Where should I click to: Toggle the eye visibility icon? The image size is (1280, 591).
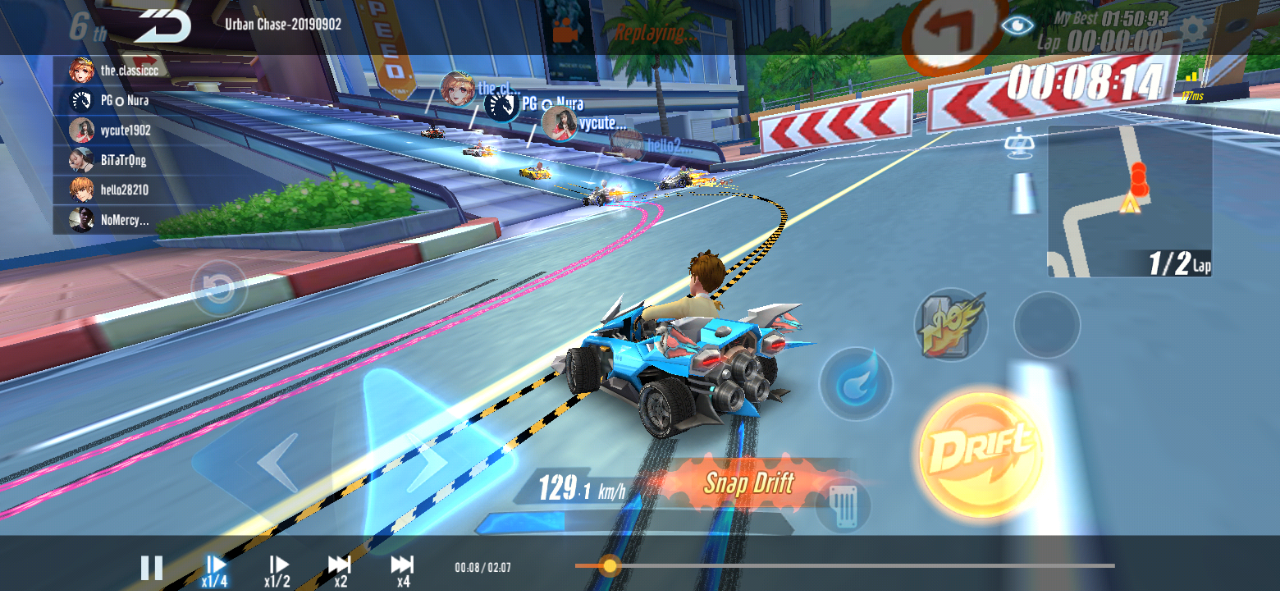tap(1017, 26)
